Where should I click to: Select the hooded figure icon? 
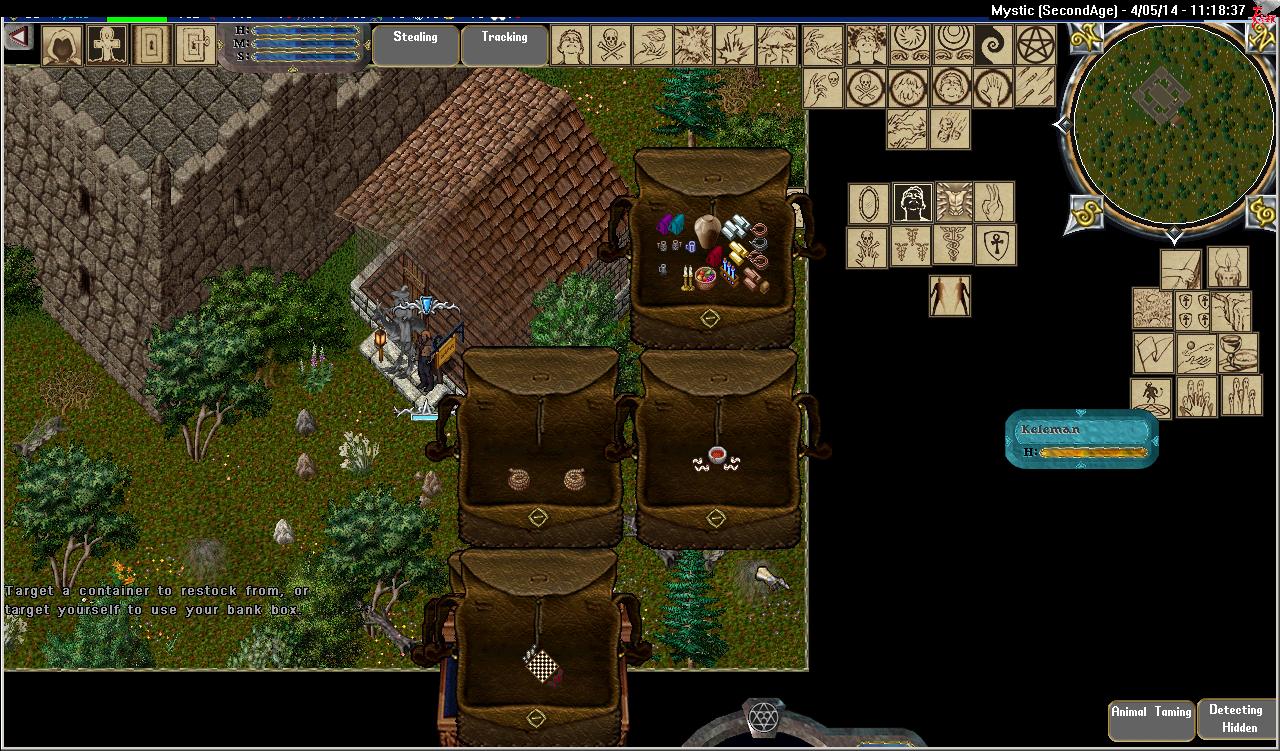pos(62,46)
